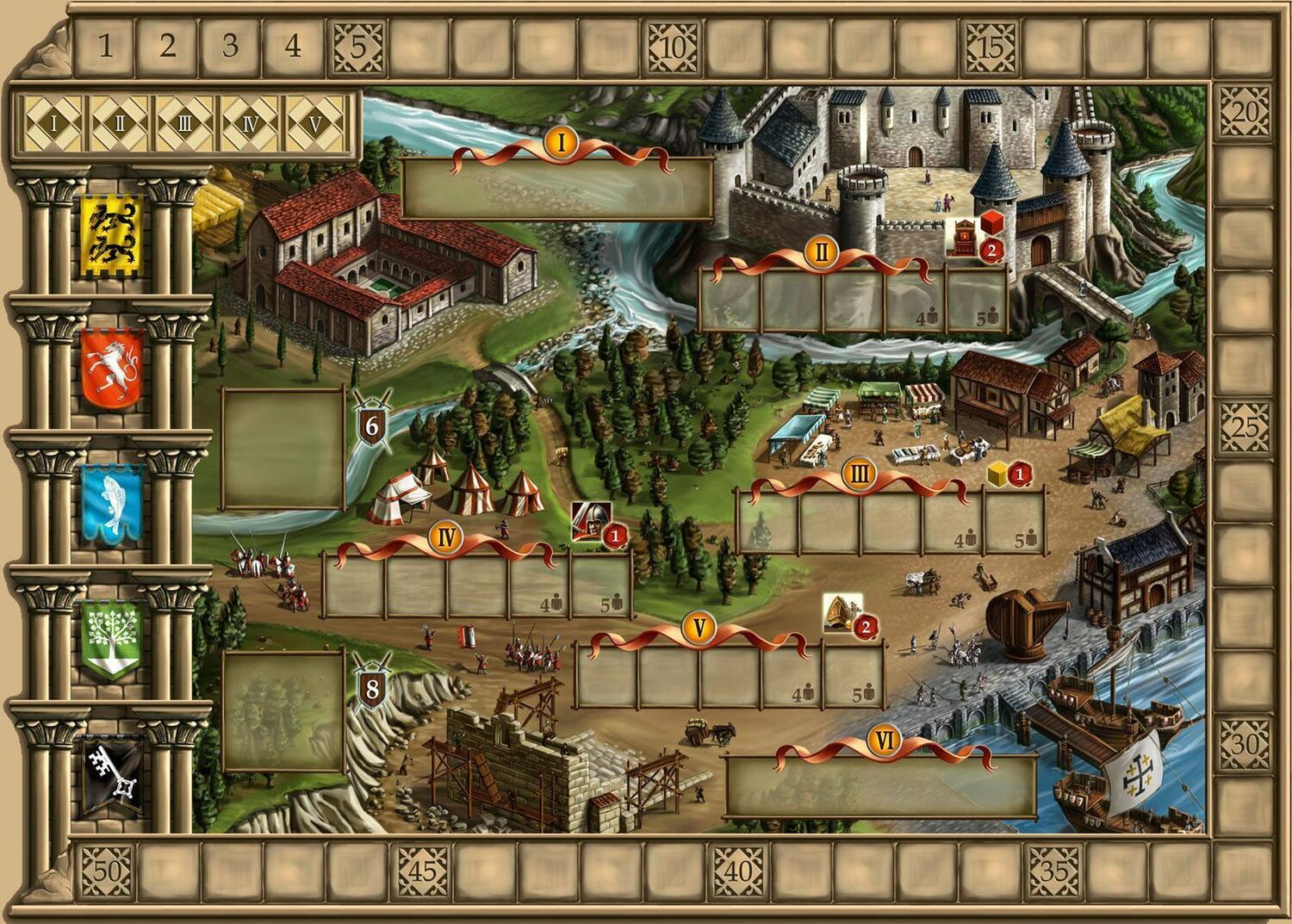Viewport: 1292px width, 924px height.
Task: Select the helmeted knight reward icon
Action: coord(590,518)
